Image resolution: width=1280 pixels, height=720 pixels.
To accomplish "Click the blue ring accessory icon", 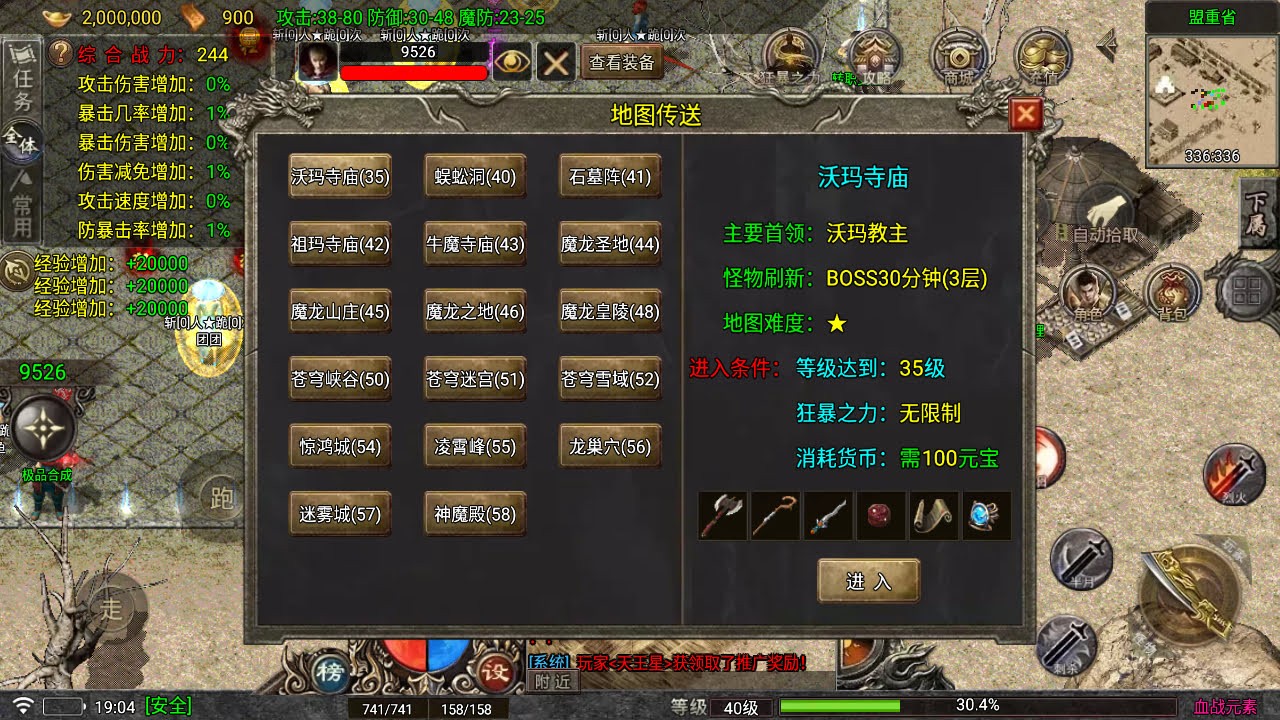I will coord(984,515).
